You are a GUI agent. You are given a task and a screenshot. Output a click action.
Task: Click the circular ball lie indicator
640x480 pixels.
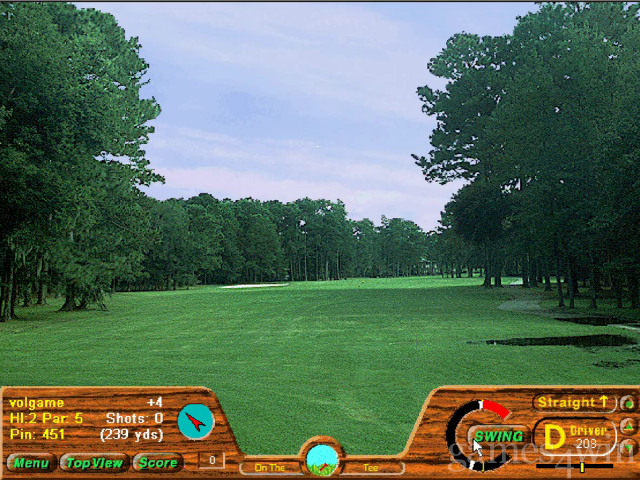[x=322, y=459]
